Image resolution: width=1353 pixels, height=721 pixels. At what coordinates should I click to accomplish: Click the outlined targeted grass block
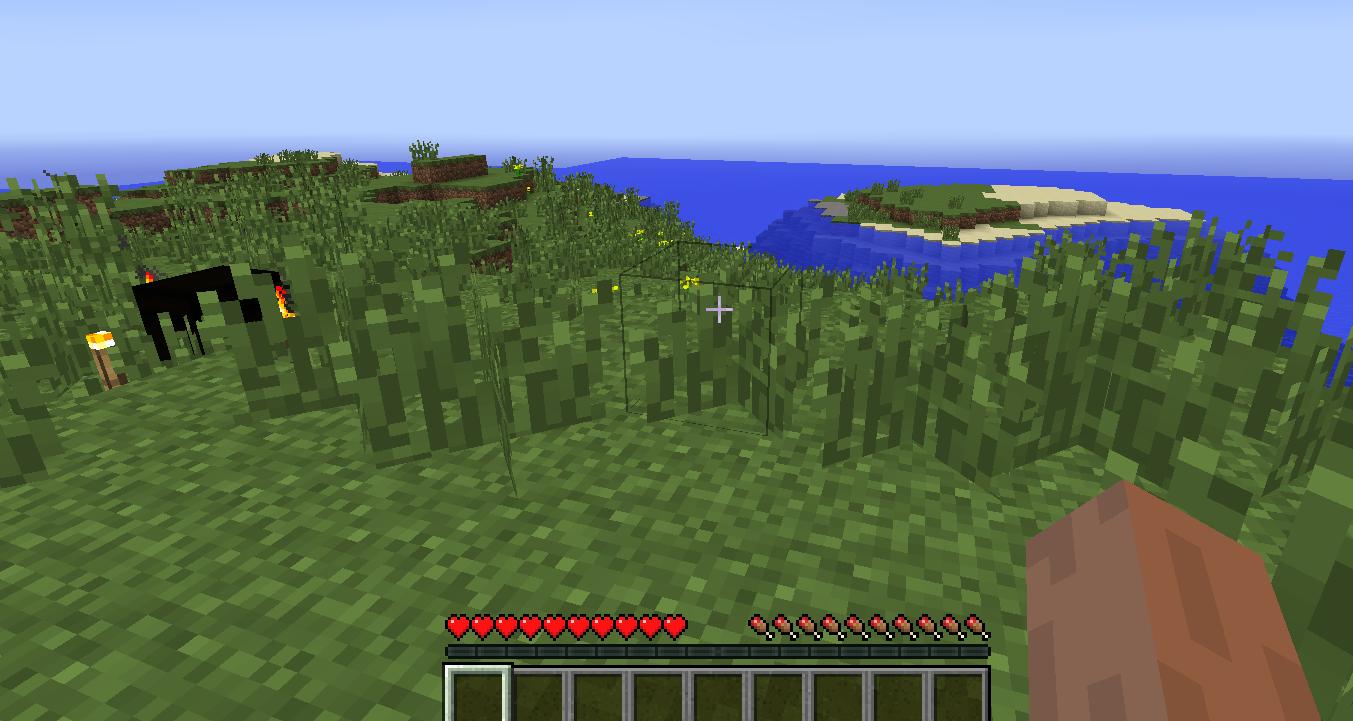tap(700, 340)
